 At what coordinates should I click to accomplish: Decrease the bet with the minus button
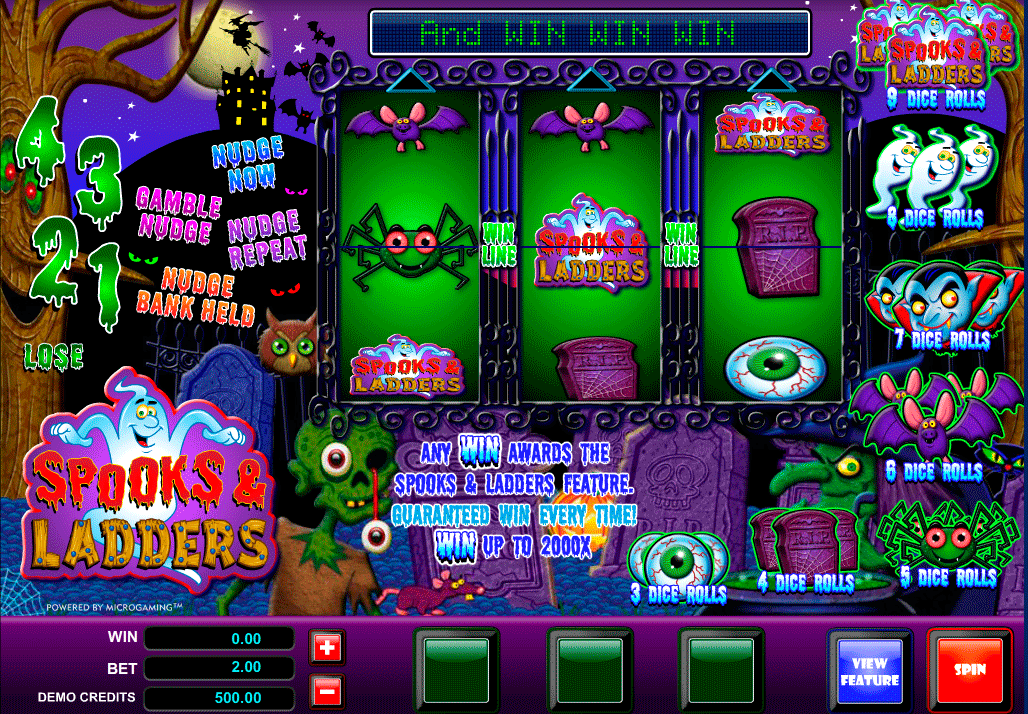[327, 691]
